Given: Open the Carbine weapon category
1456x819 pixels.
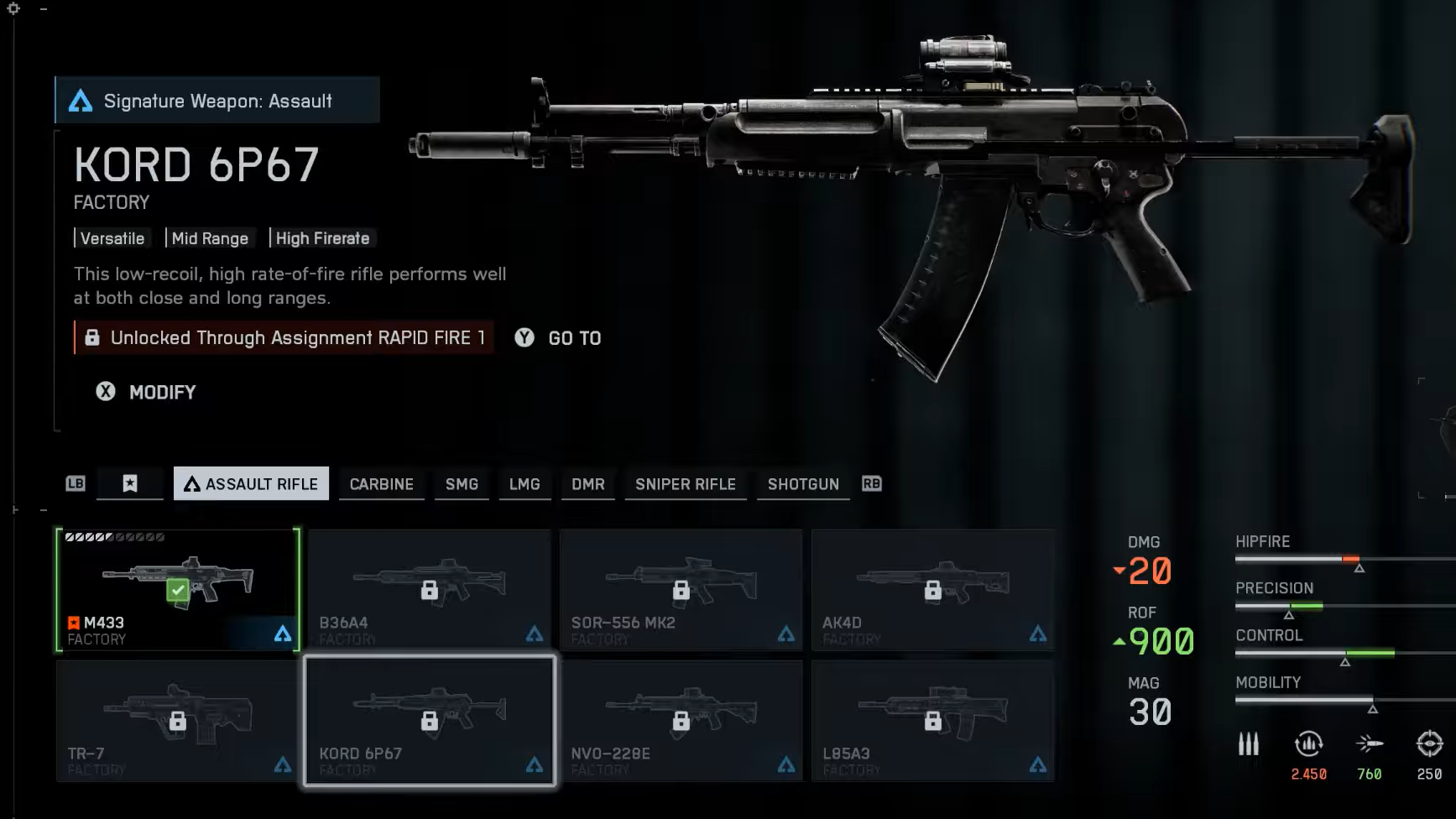Looking at the screenshot, I should (381, 484).
